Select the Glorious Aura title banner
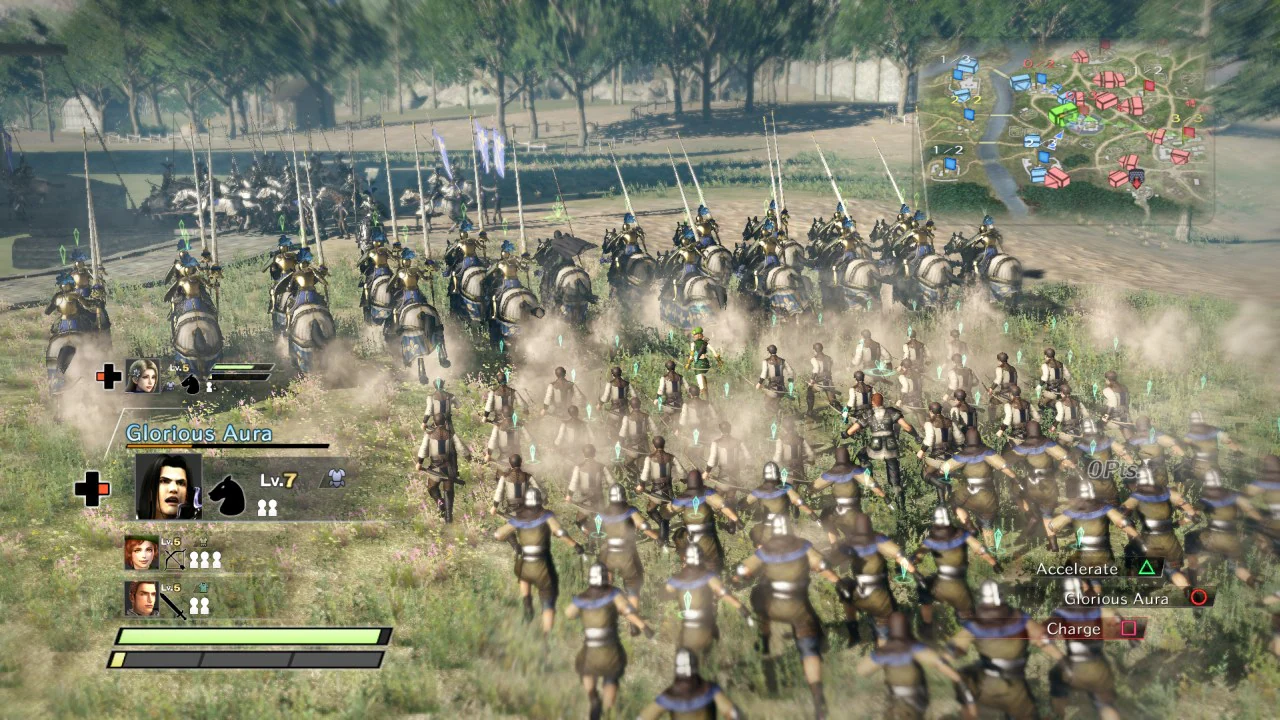This screenshot has width=1280, height=720. coord(198,432)
